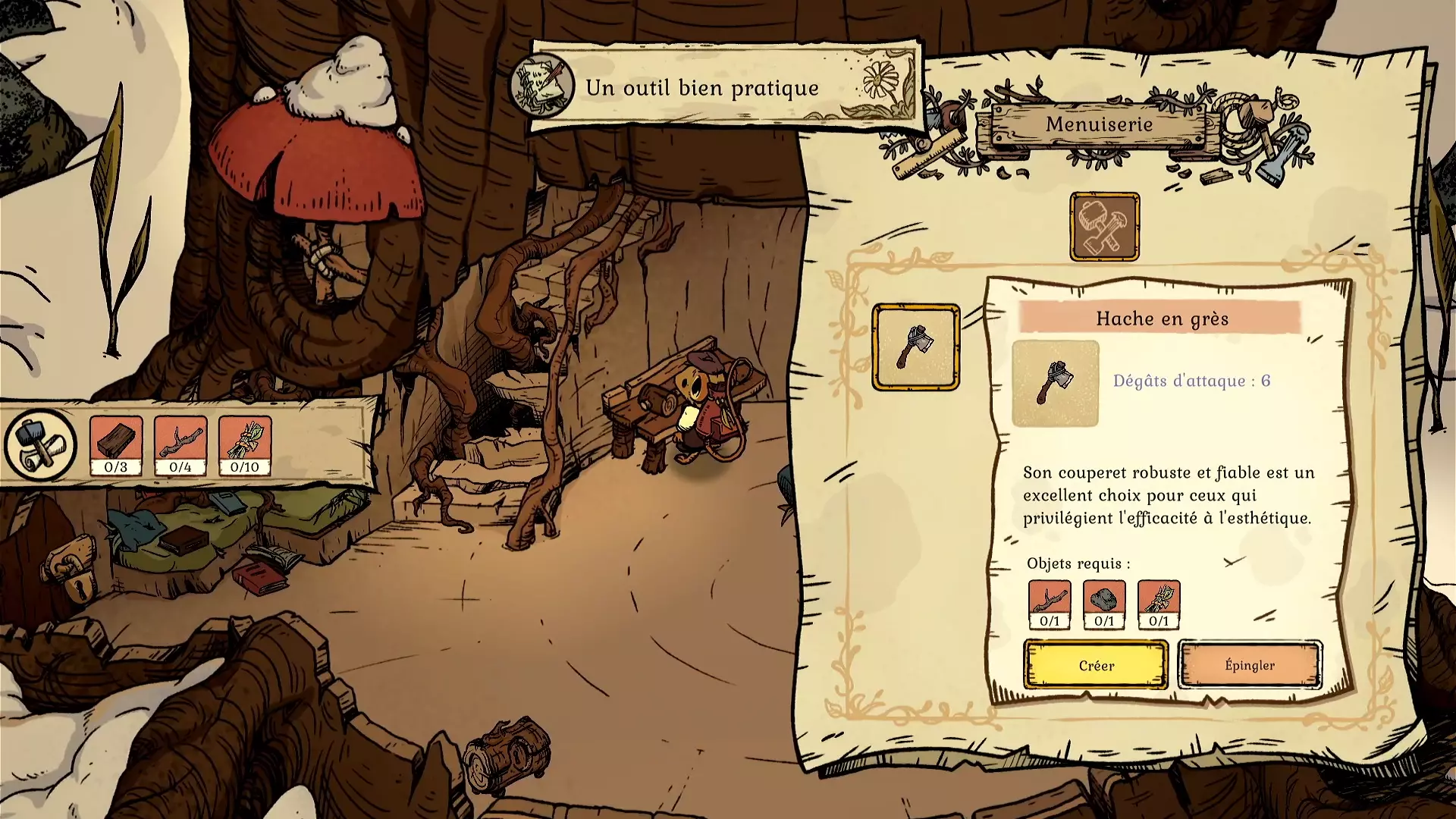The width and height of the screenshot is (1456, 819).
Task: Select the pinned branch requirement
Action: (180, 446)
